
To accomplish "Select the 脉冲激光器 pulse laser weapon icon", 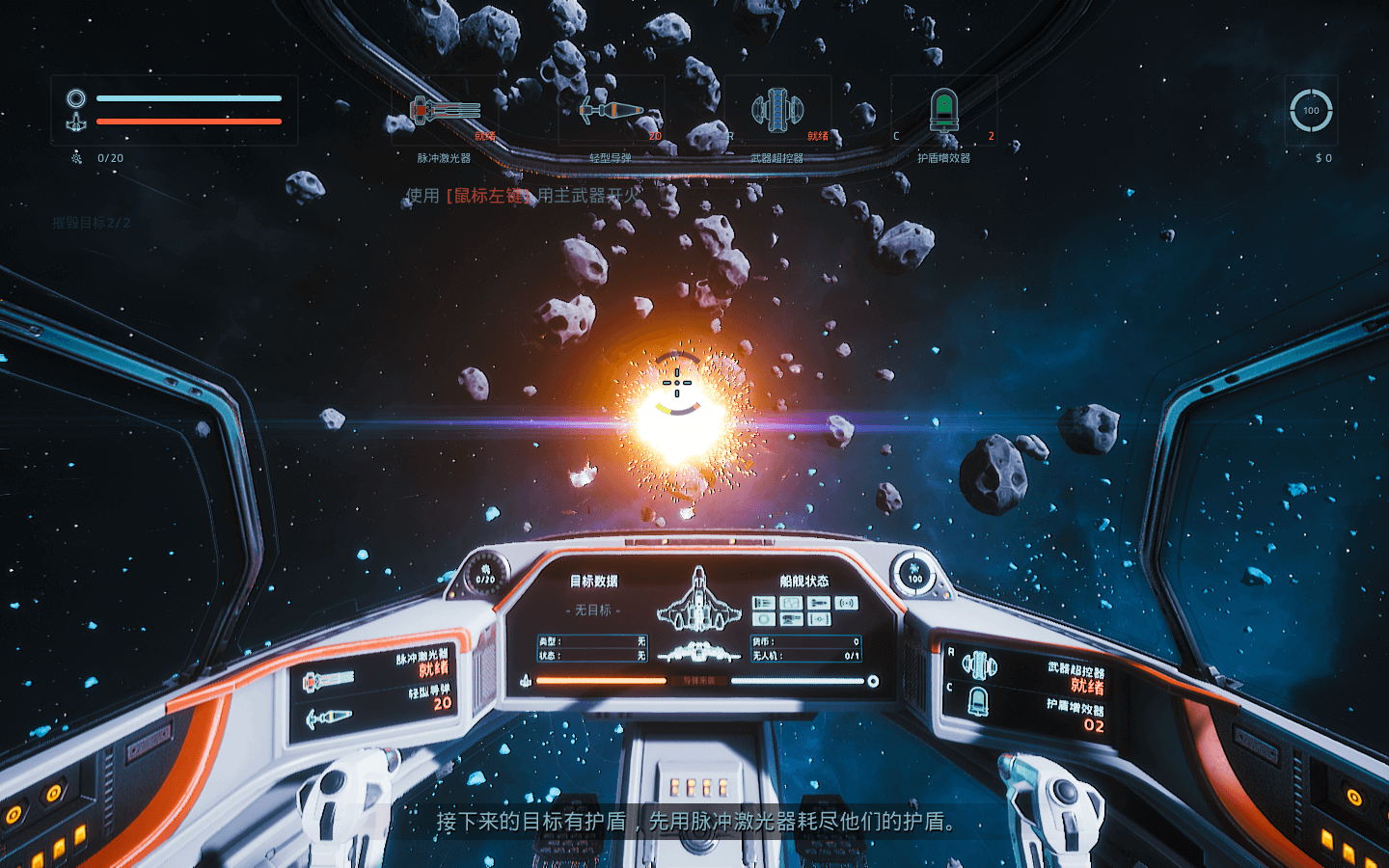I will 445,111.
